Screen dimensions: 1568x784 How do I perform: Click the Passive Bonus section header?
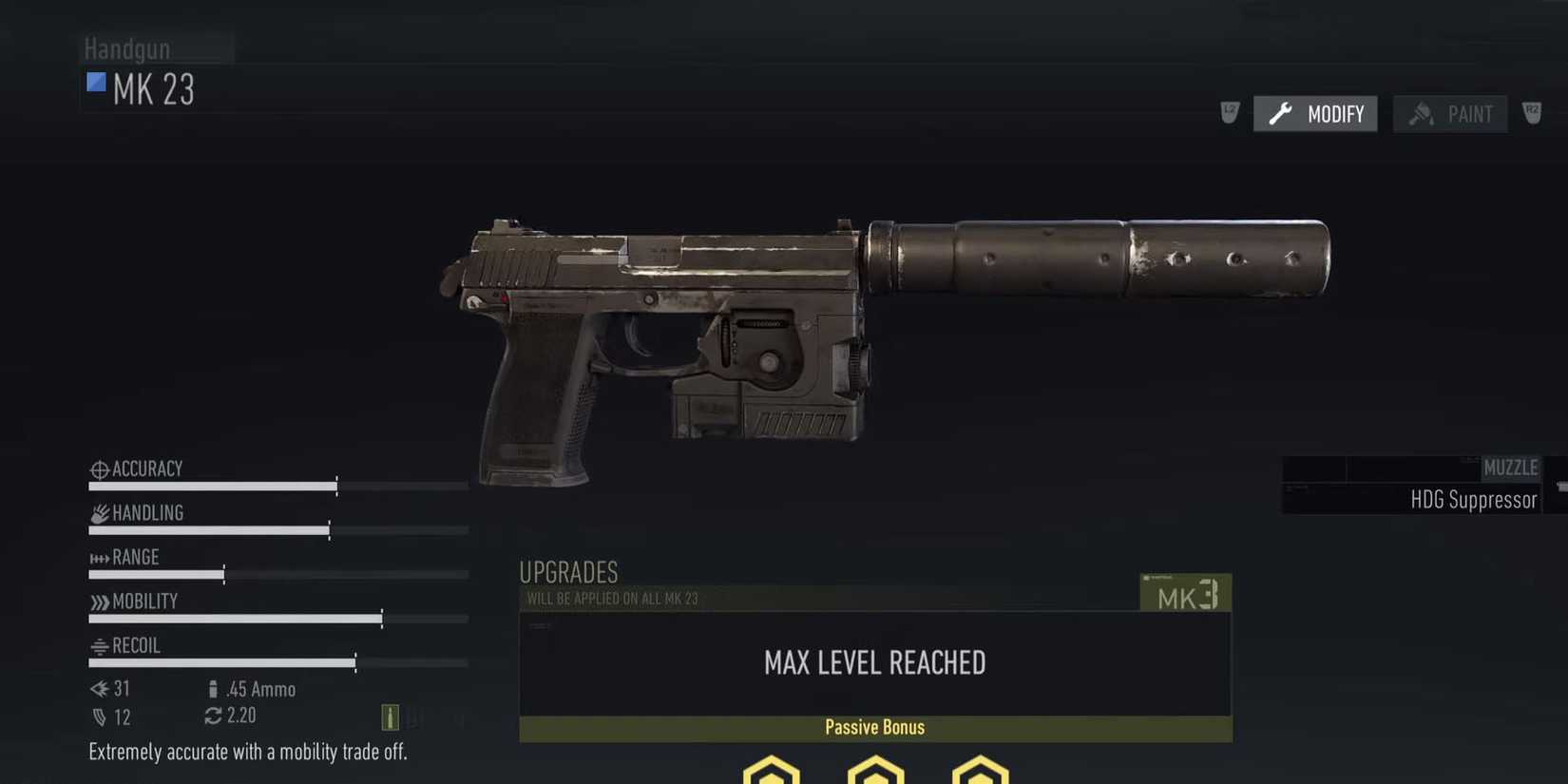(x=873, y=726)
